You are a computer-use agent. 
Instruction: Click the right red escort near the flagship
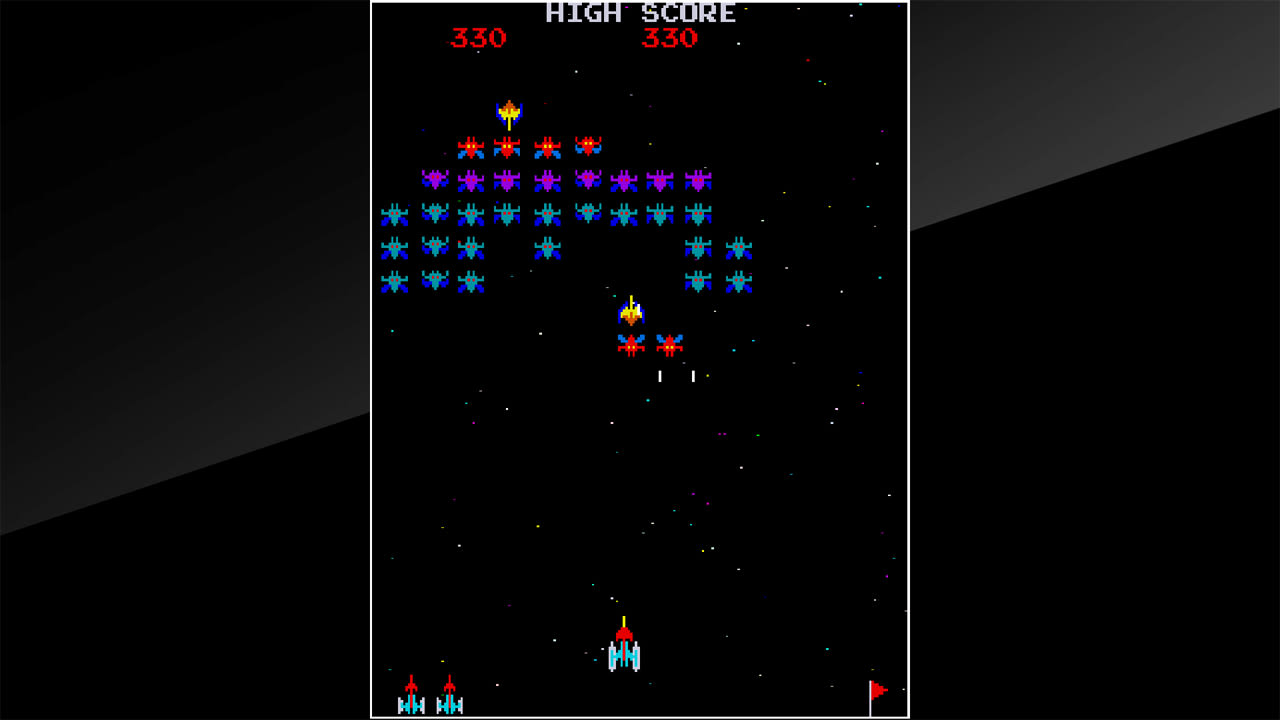click(668, 346)
